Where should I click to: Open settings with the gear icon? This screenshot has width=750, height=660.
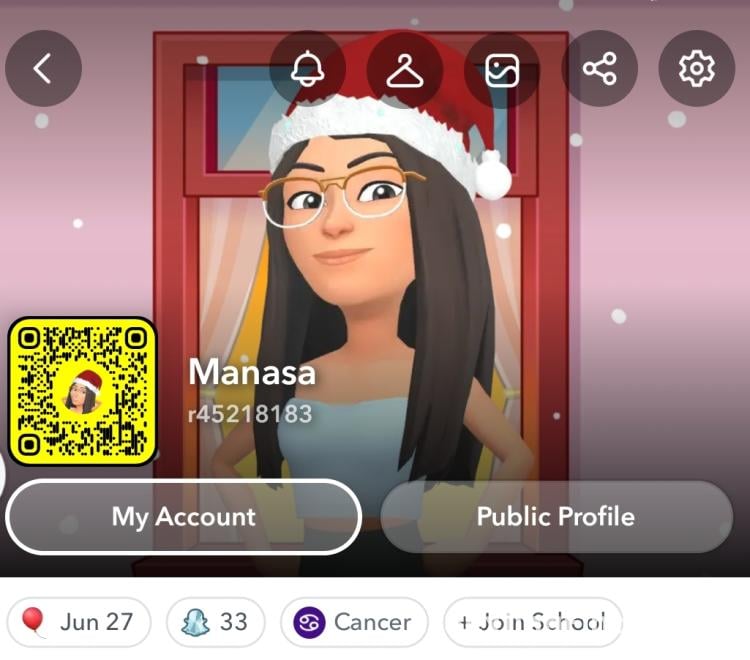pyautogui.click(x=696, y=68)
